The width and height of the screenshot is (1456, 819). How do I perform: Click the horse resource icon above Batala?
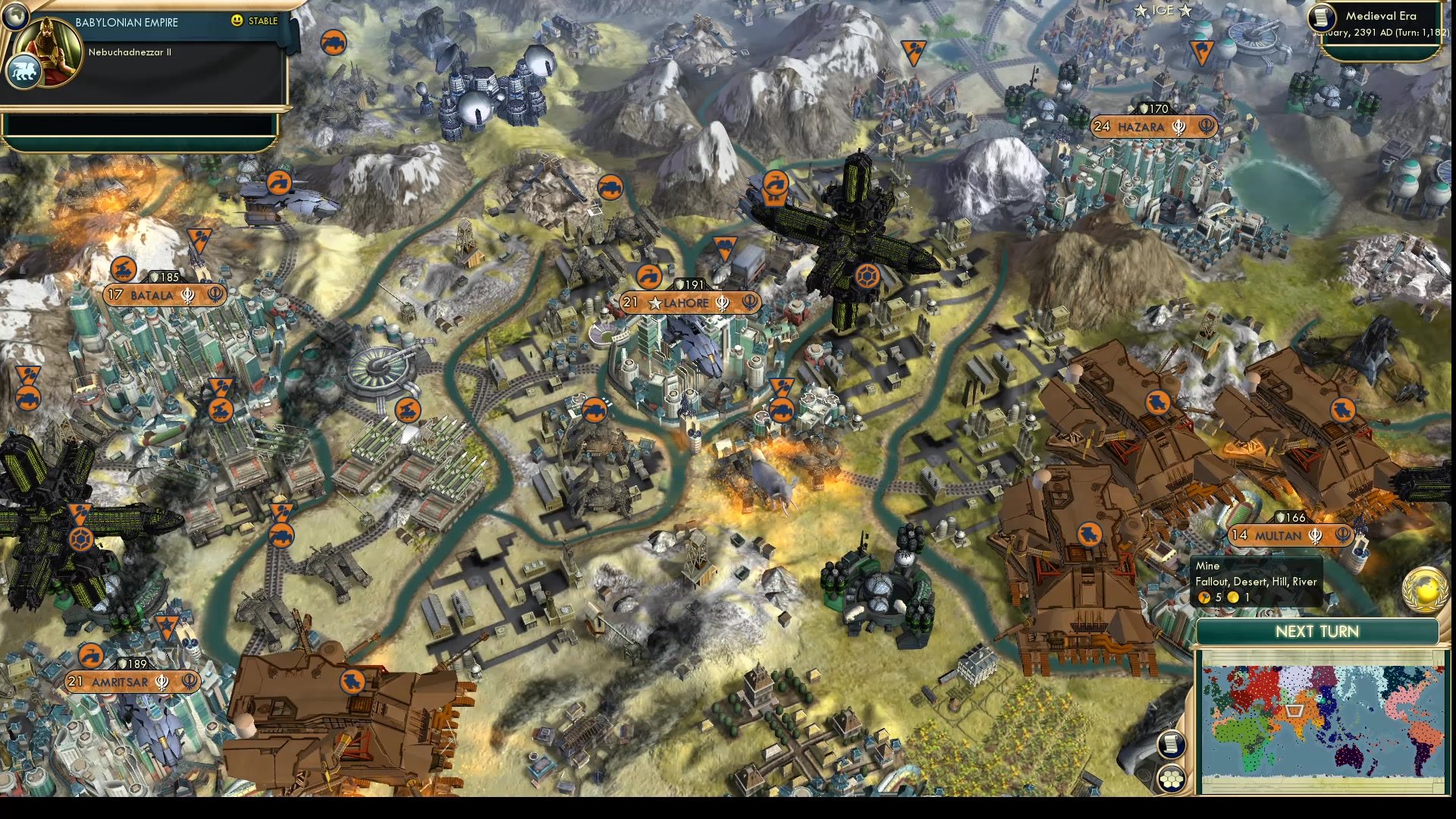coord(124,268)
